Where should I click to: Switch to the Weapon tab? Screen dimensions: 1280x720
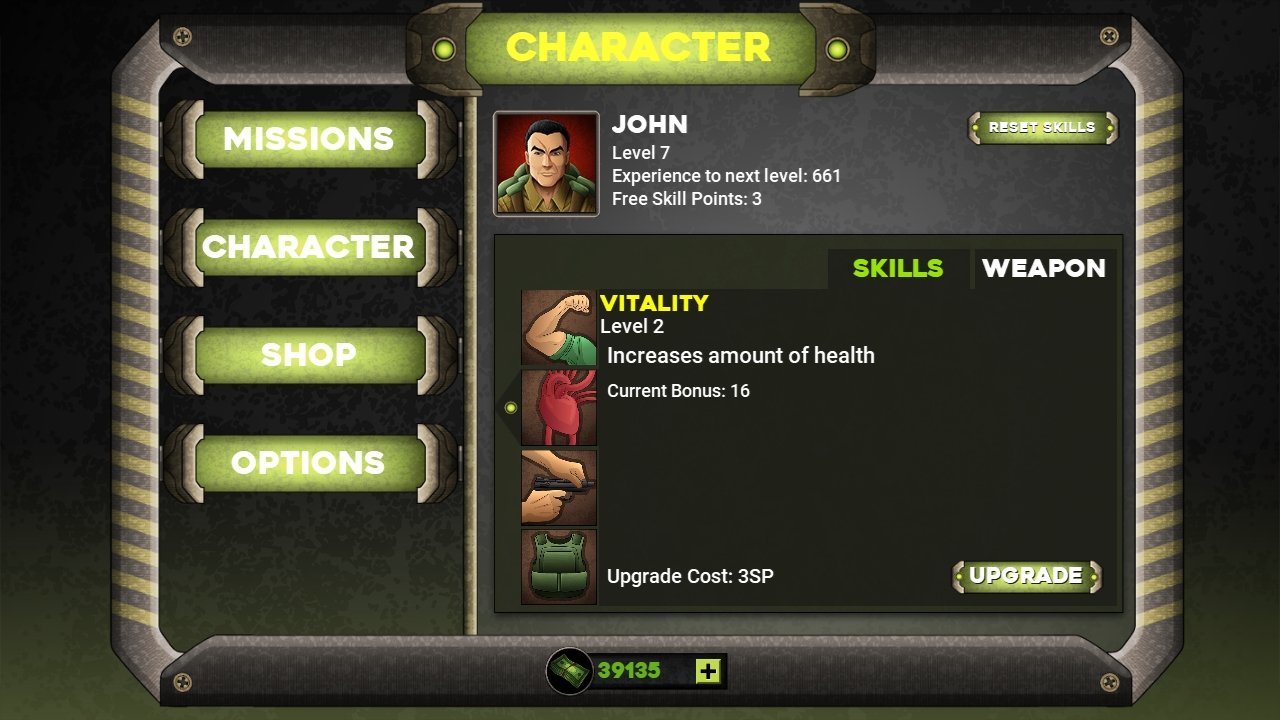1043,268
